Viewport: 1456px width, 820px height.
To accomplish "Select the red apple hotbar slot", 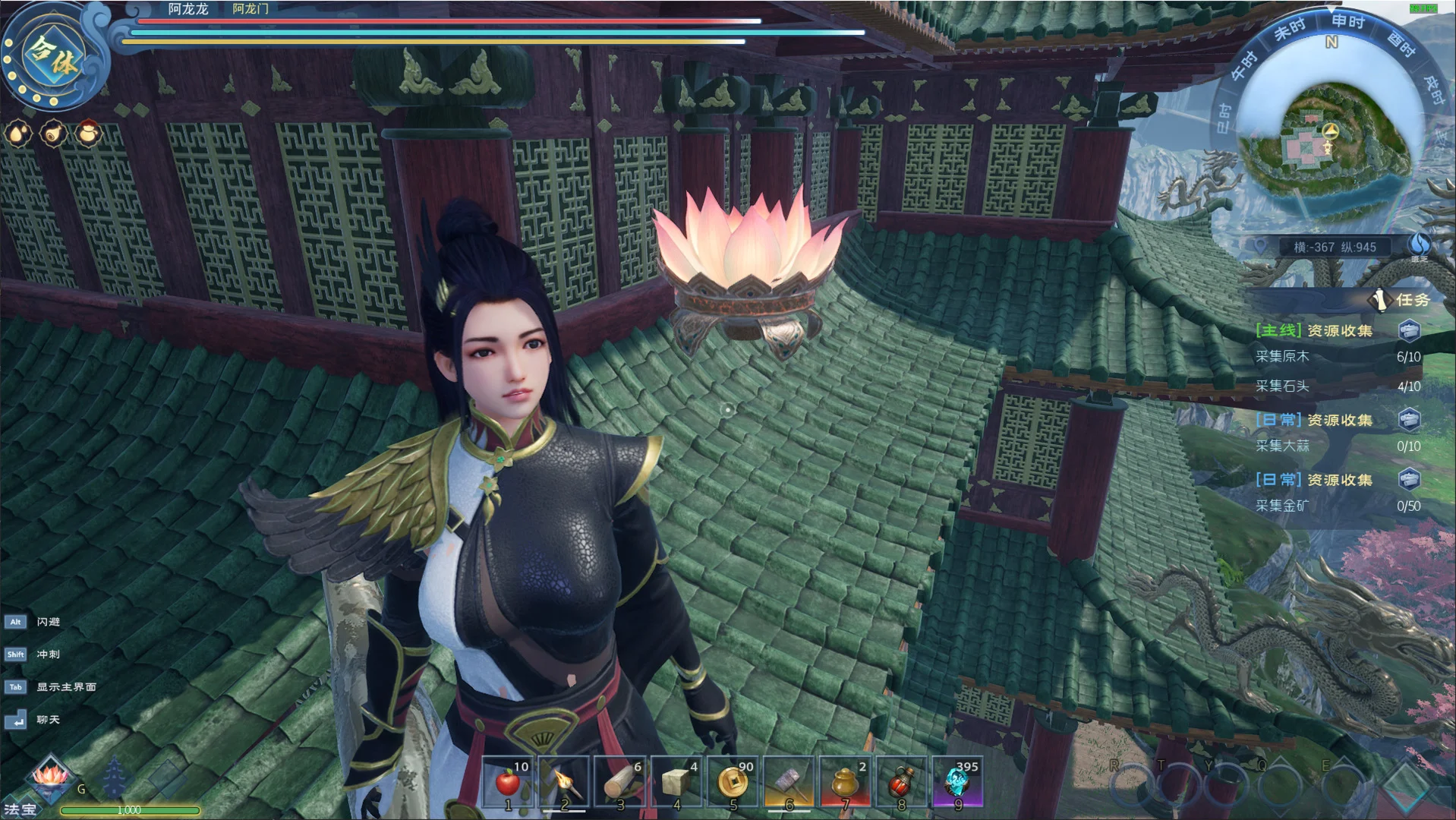I will click(x=509, y=782).
